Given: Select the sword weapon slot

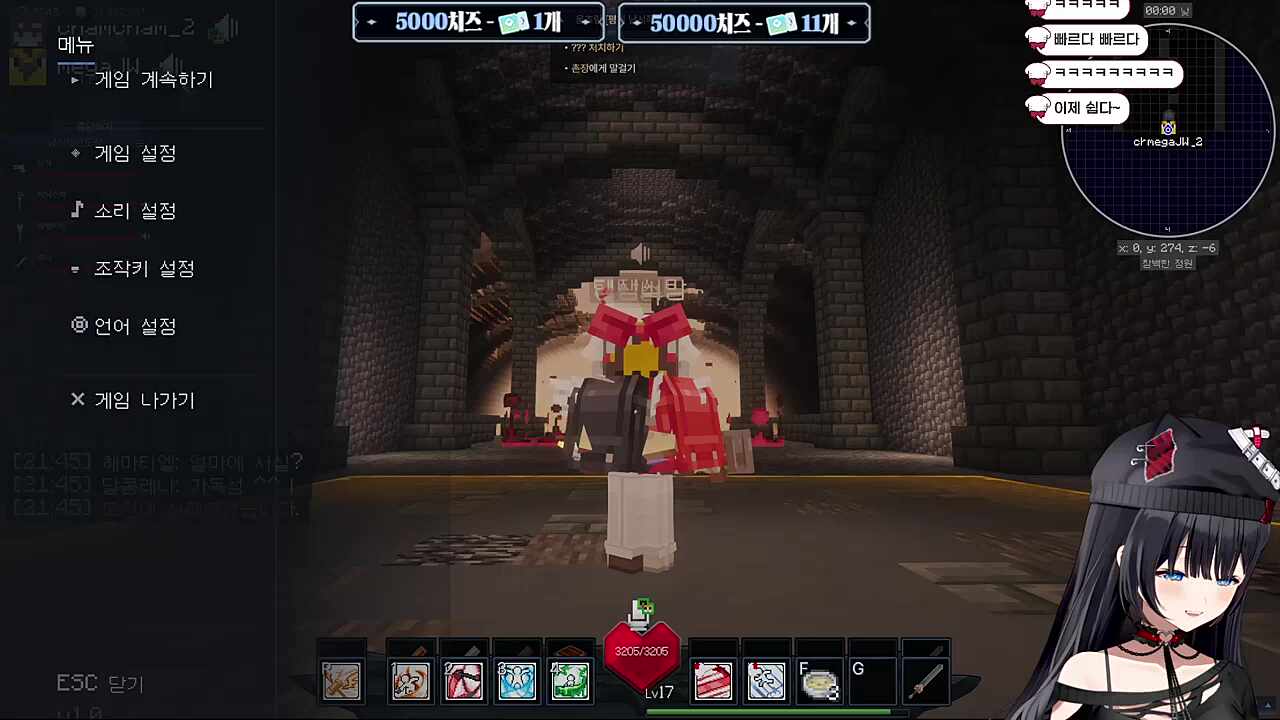Looking at the screenshot, I should point(926,681).
